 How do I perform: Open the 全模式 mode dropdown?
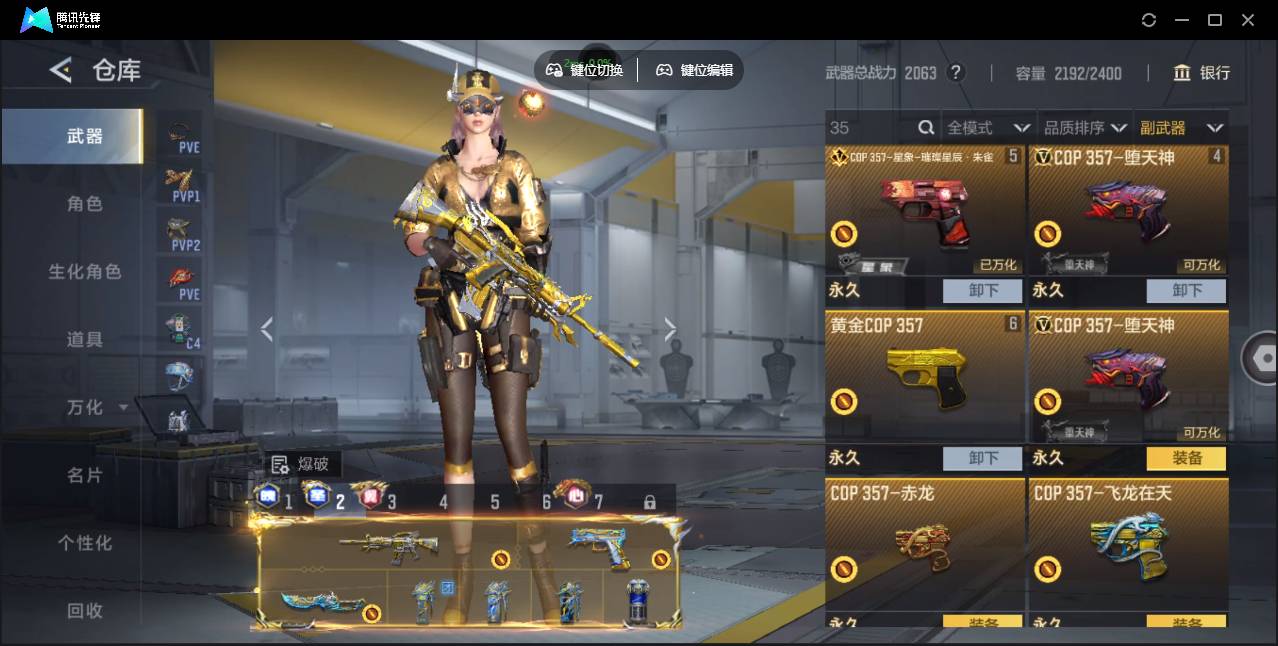[x=987, y=128]
